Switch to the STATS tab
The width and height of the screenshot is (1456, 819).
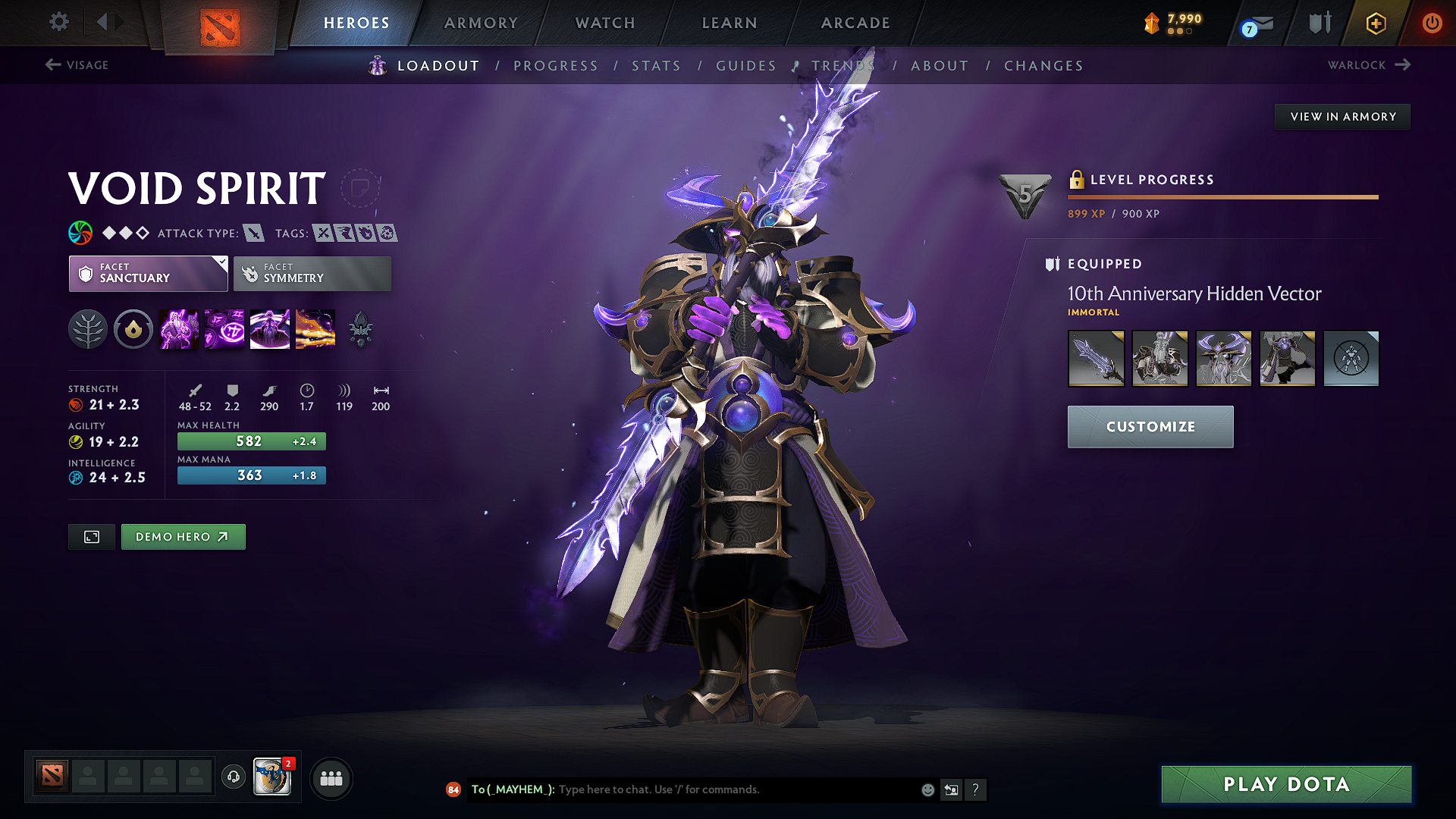tap(656, 66)
